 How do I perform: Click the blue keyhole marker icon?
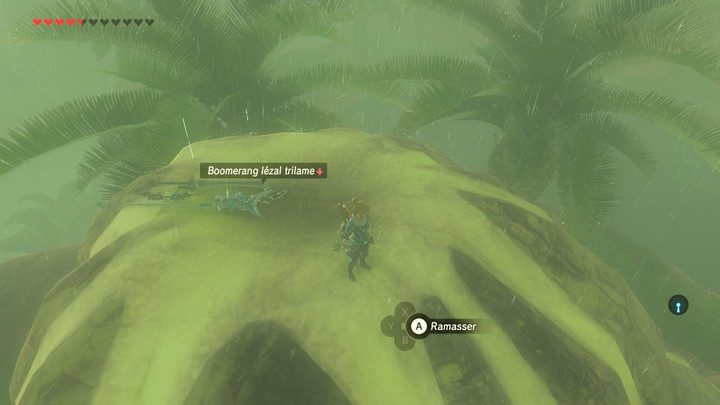[x=678, y=305]
